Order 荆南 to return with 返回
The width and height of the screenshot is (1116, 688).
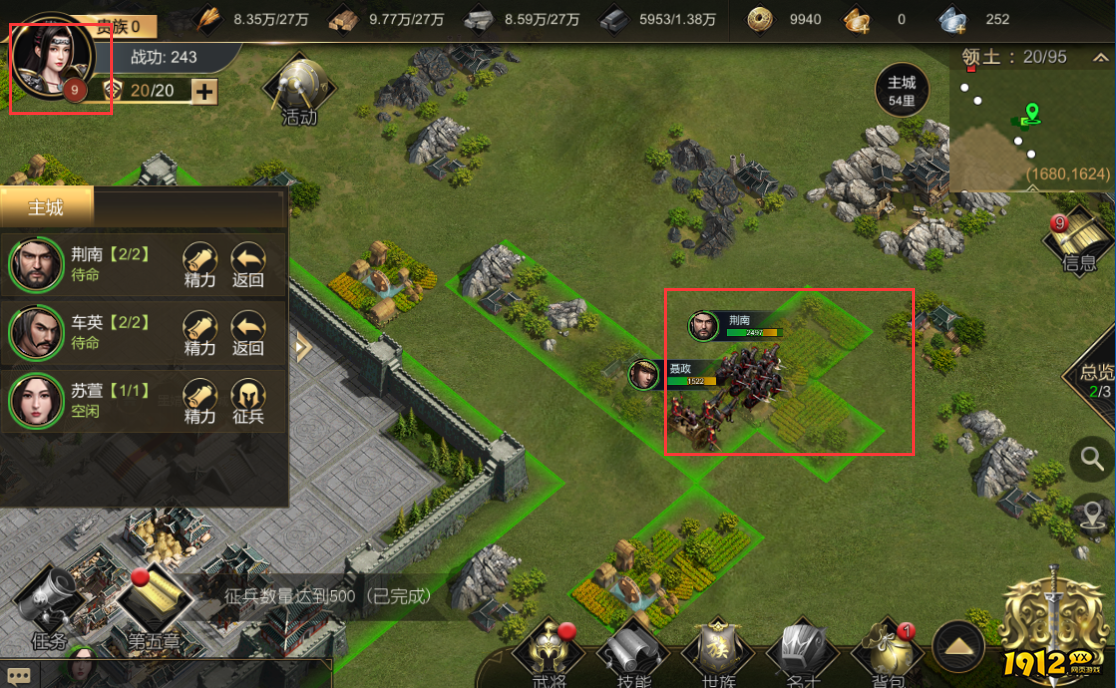[x=248, y=265]
